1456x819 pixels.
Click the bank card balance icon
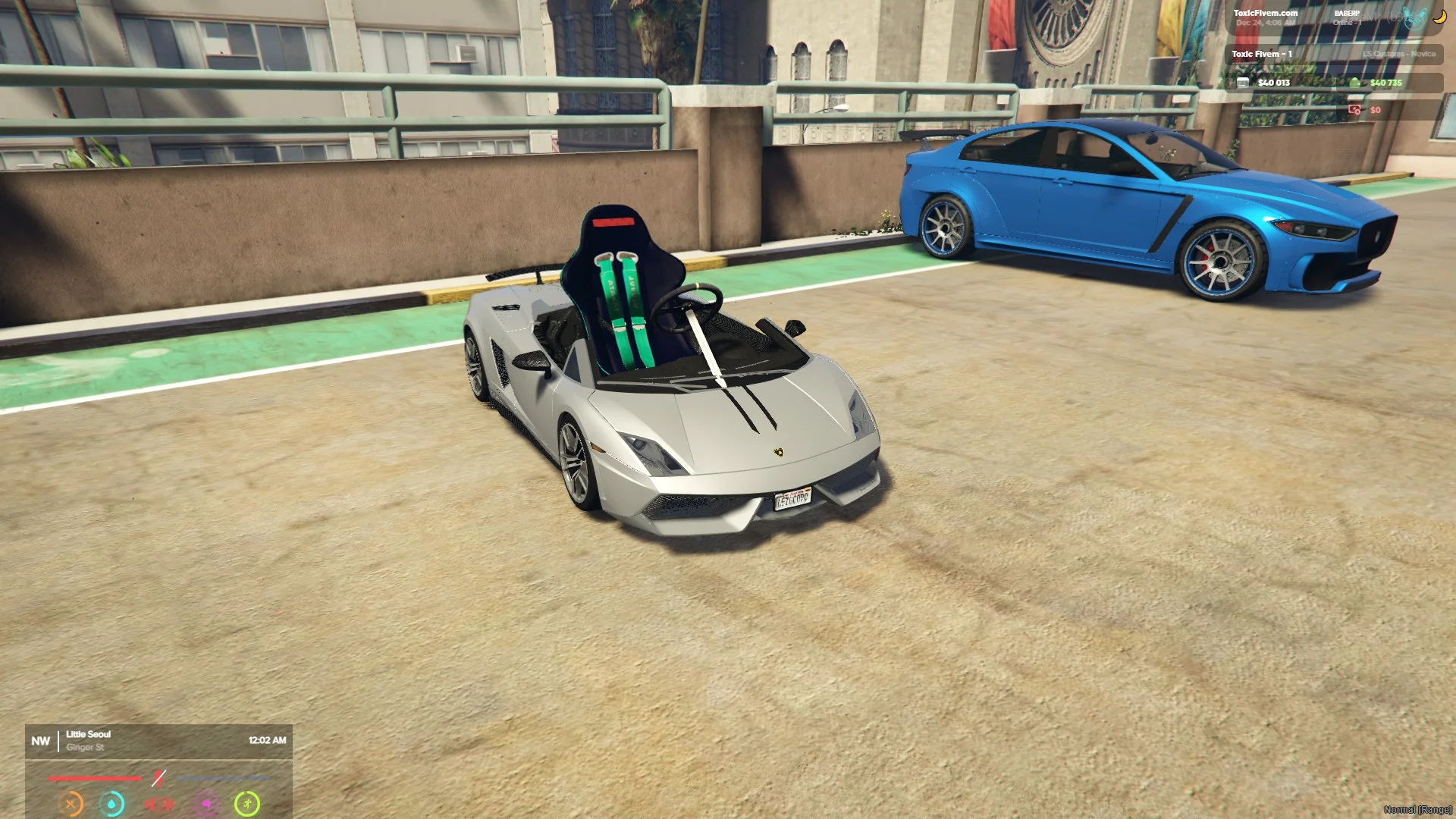coord(1243,83)
